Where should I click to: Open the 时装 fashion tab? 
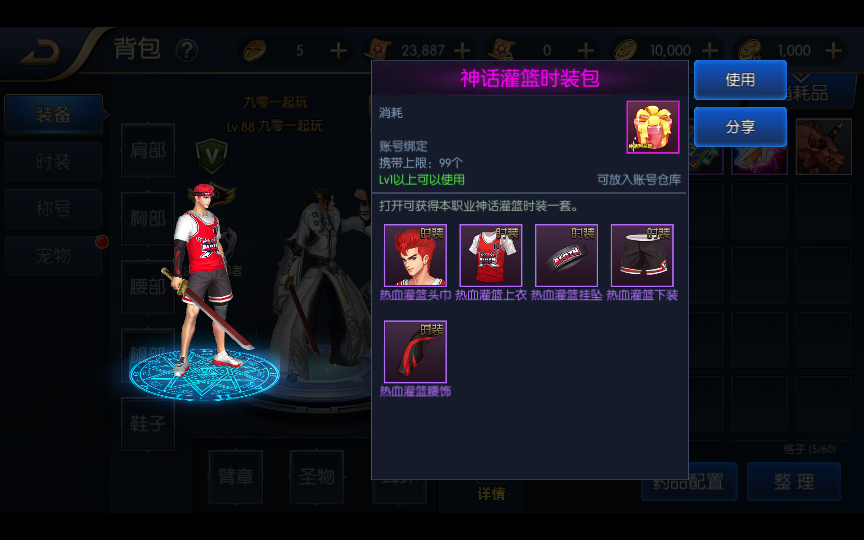click(x=53, y=162)
